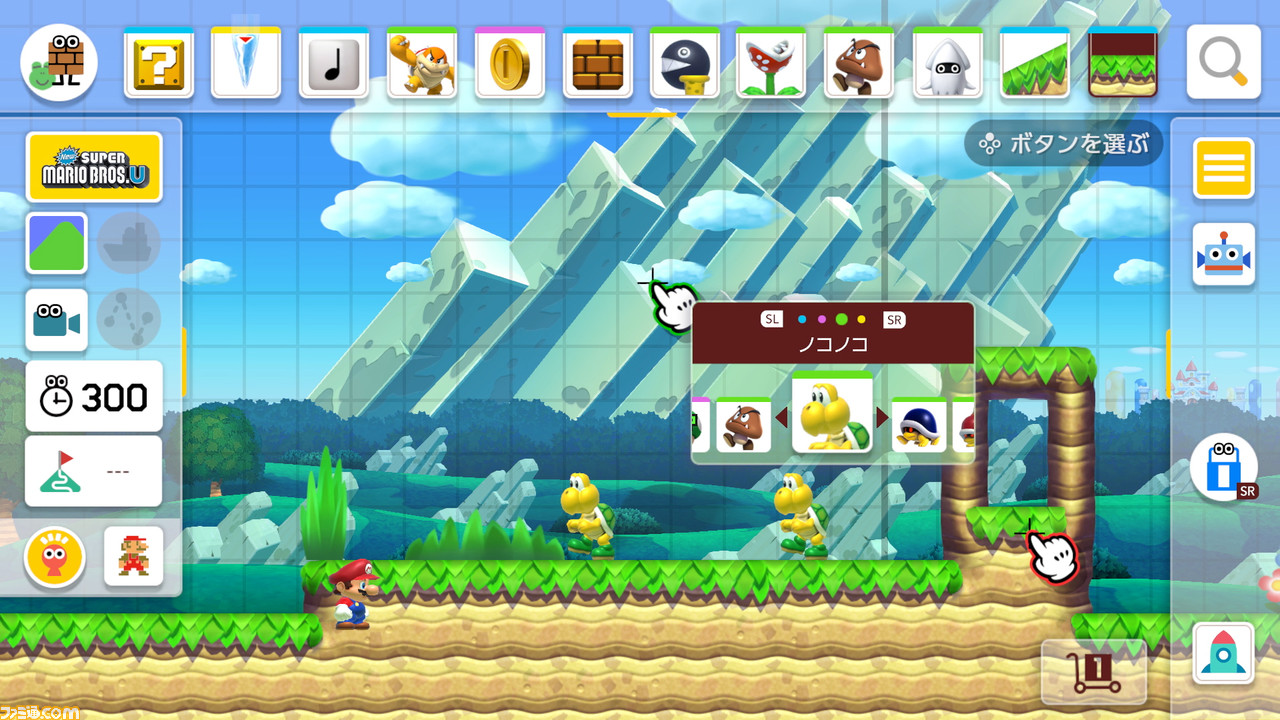Switch styles via the Super Mario Bros. U logo
Image resolution: width=1280 pixels, height=720 pixels.
coord(95,167)
